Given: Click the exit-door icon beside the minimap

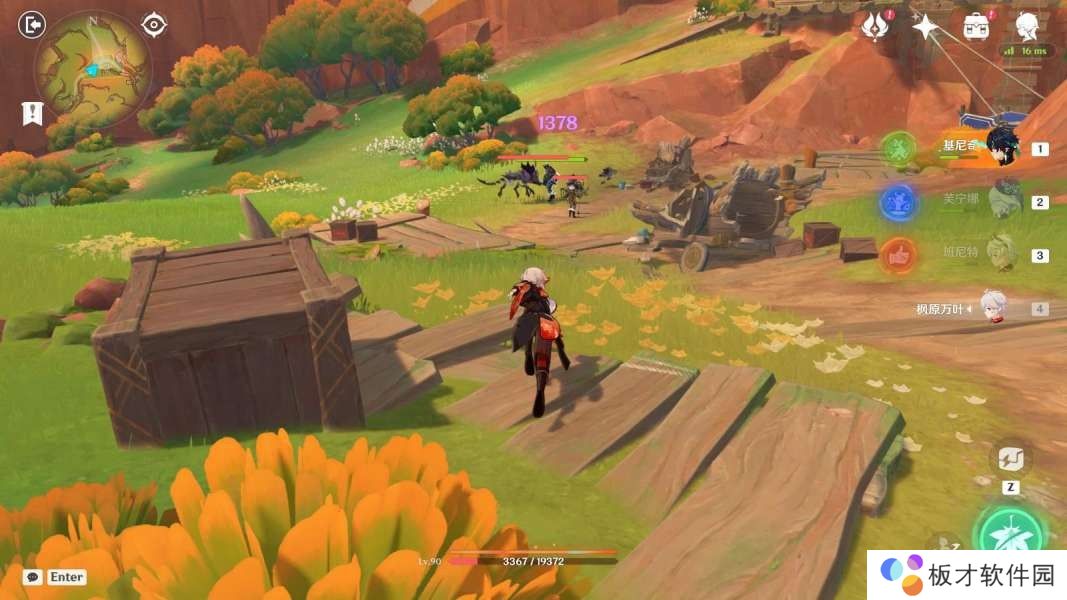Looking at the screenshot, I should click(x=32, y=24).
